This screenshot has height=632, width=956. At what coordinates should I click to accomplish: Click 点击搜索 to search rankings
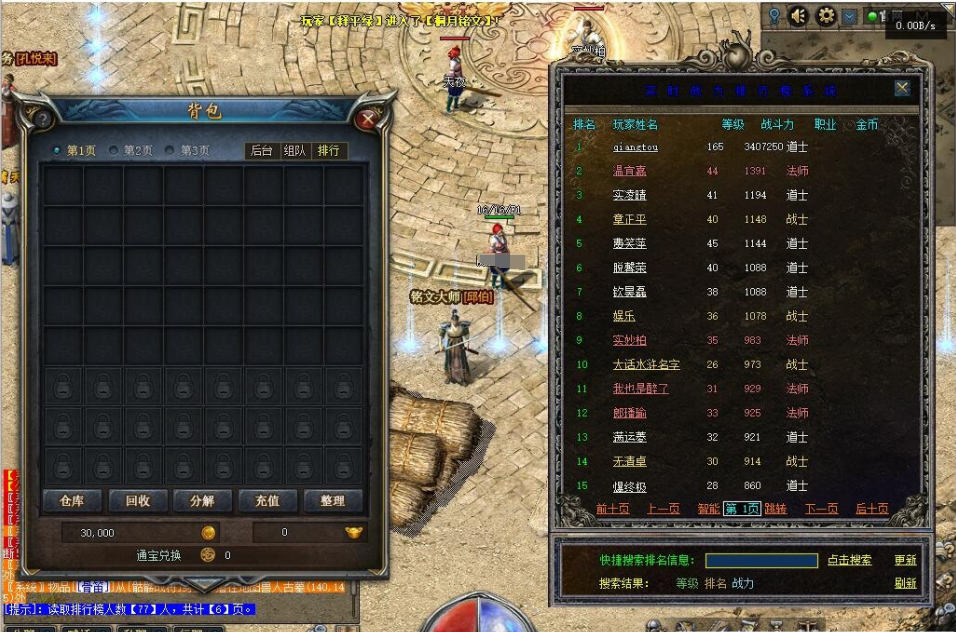coord(849,561)
